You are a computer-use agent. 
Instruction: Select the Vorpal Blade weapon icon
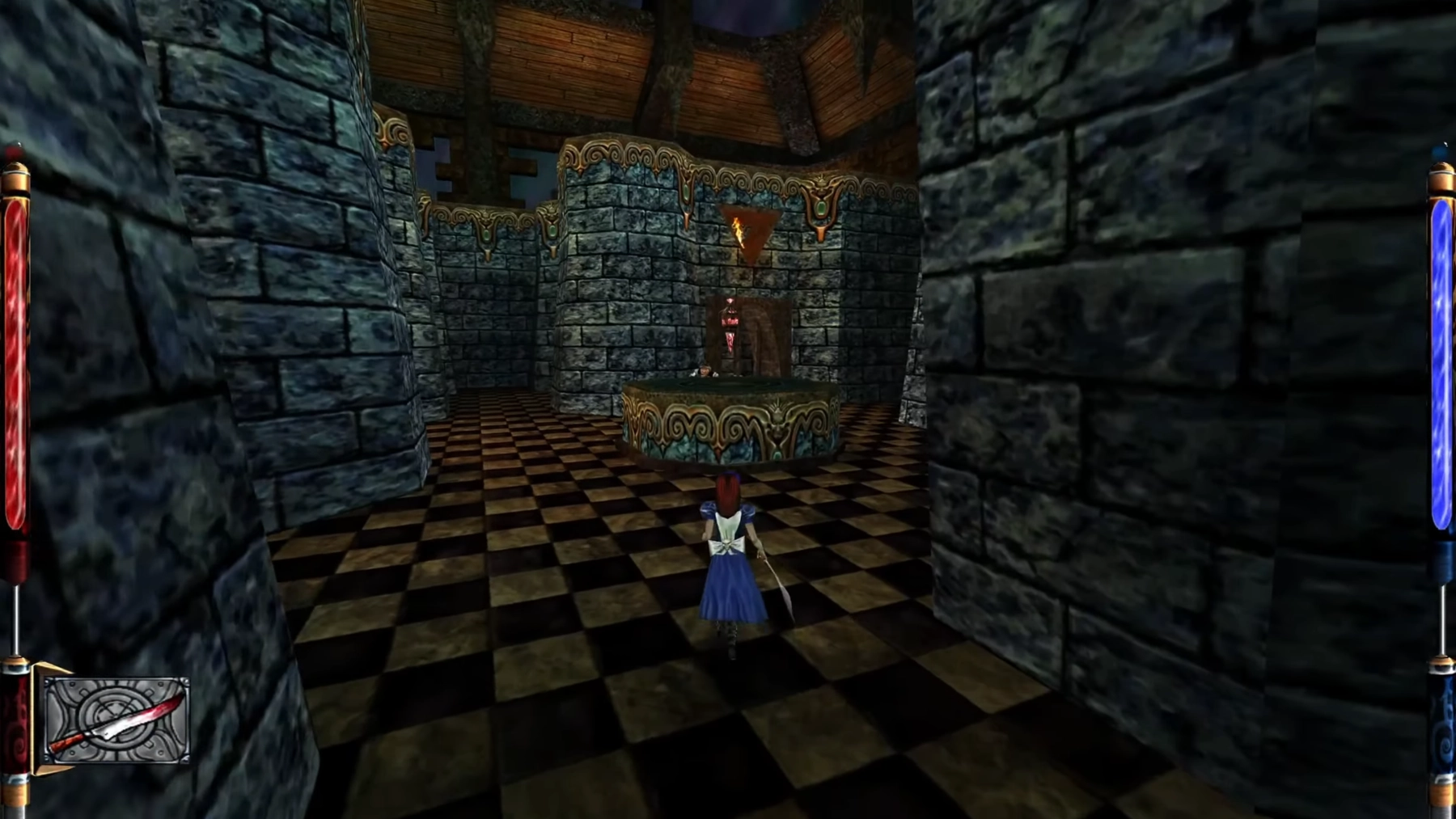pyautogui.click(x=116, y=720)
